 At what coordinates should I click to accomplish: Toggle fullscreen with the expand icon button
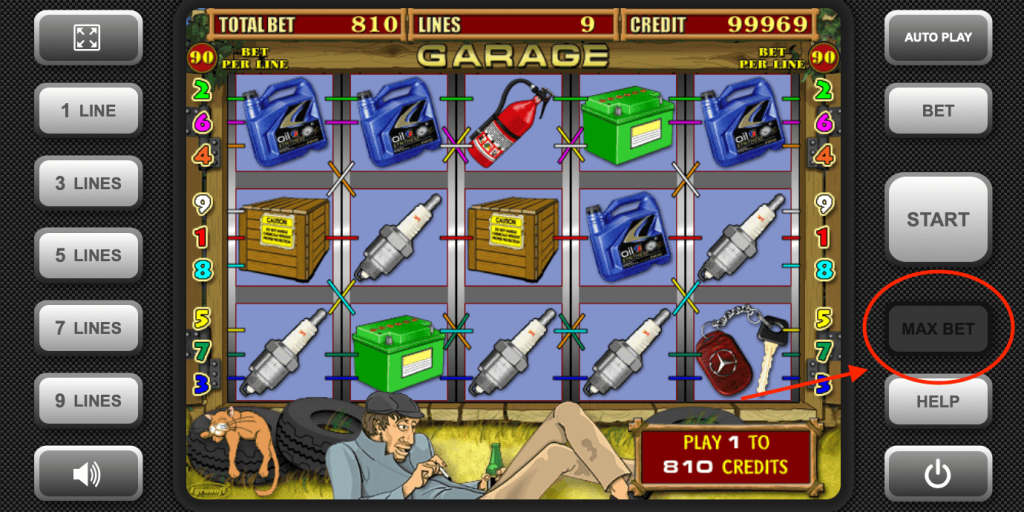tap(87, 38)
